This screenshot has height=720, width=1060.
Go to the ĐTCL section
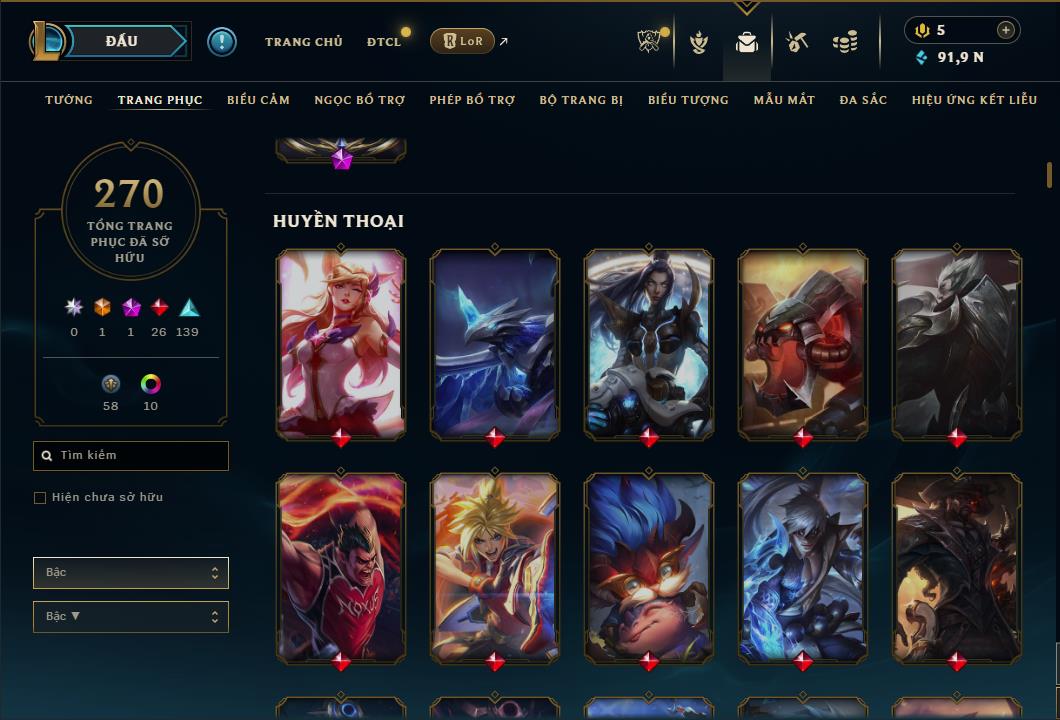click(x=383, y=42)
